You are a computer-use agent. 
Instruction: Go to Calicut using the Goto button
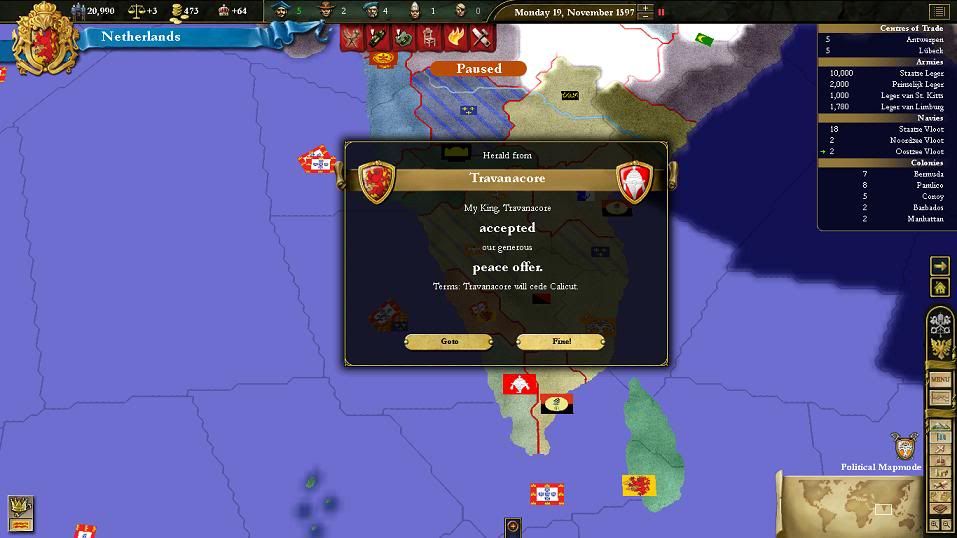449,342
